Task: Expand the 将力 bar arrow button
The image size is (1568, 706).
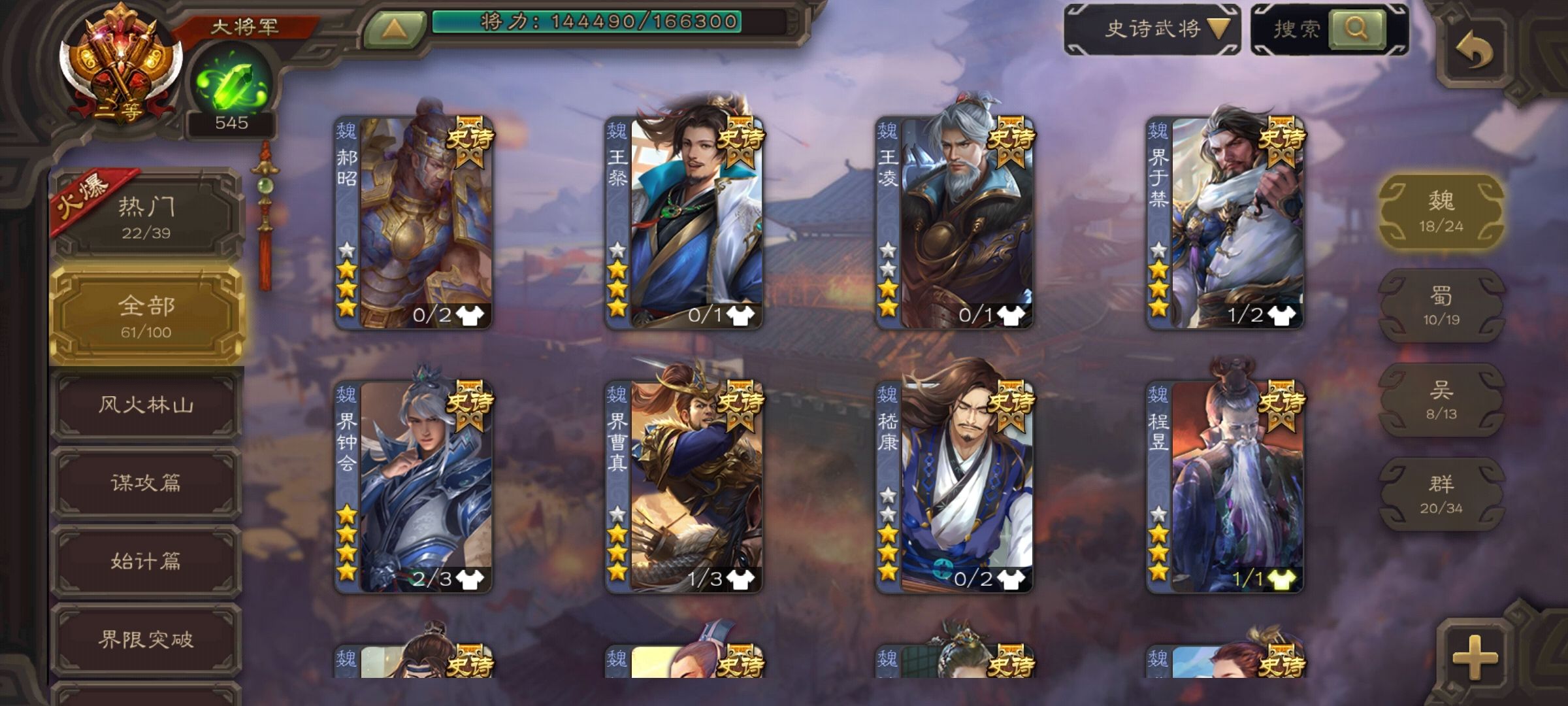Action: [x=394, y=28]
